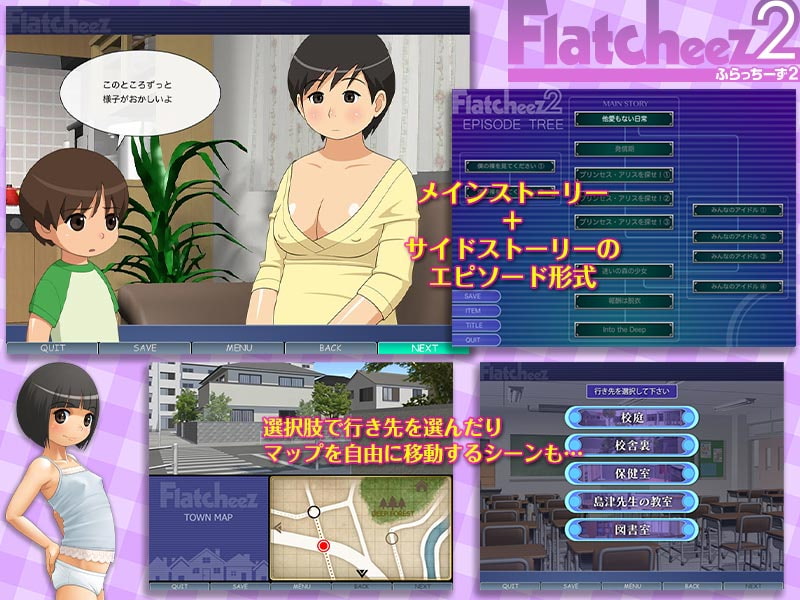Select the みんなのアイドル① side story

tap(737, 211)
